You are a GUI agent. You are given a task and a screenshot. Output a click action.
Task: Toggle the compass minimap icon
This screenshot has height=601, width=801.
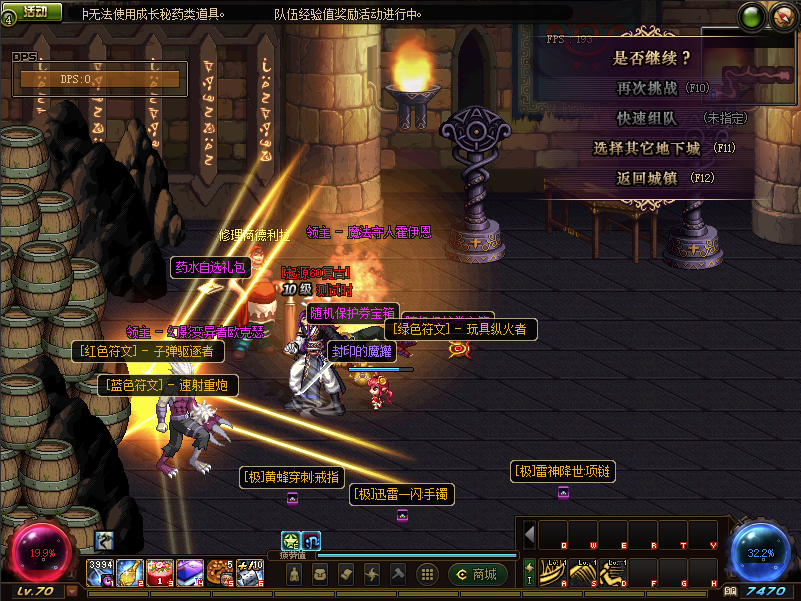tap(781, 17)
